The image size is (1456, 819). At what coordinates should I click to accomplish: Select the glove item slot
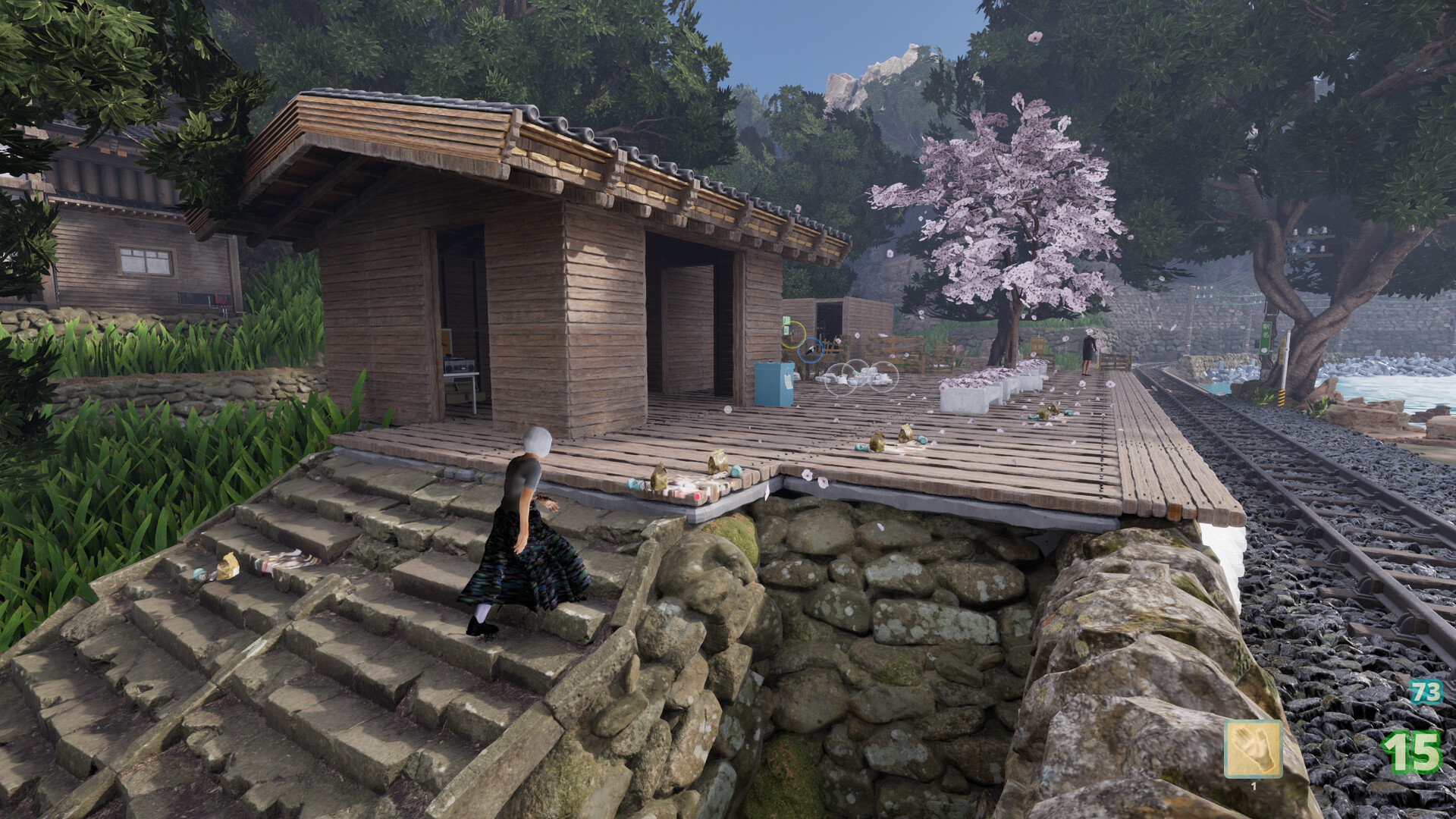(1253, 748)
